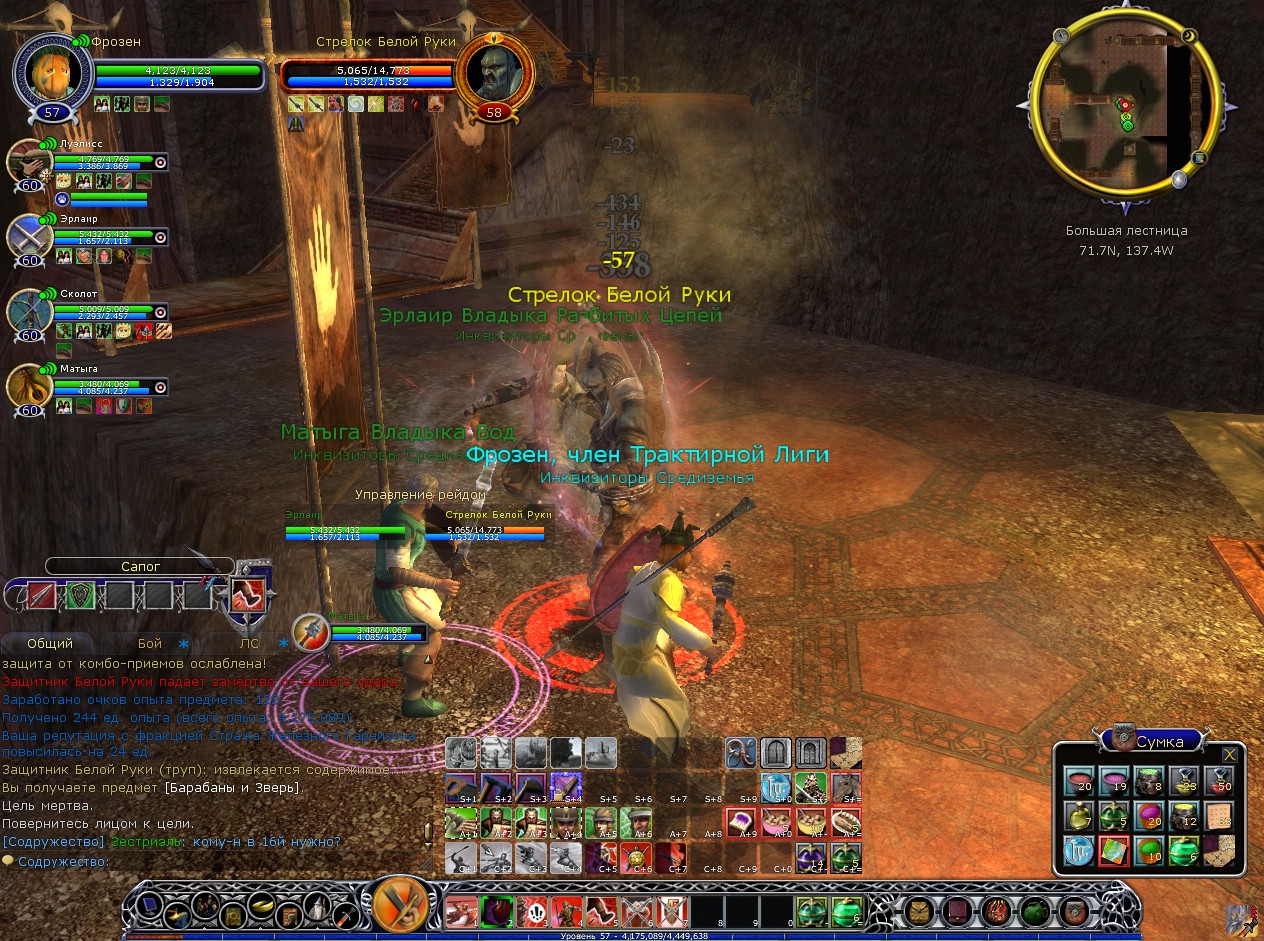Switch to the Общий chat tab

pyautogui.click(x=50, y=643)
